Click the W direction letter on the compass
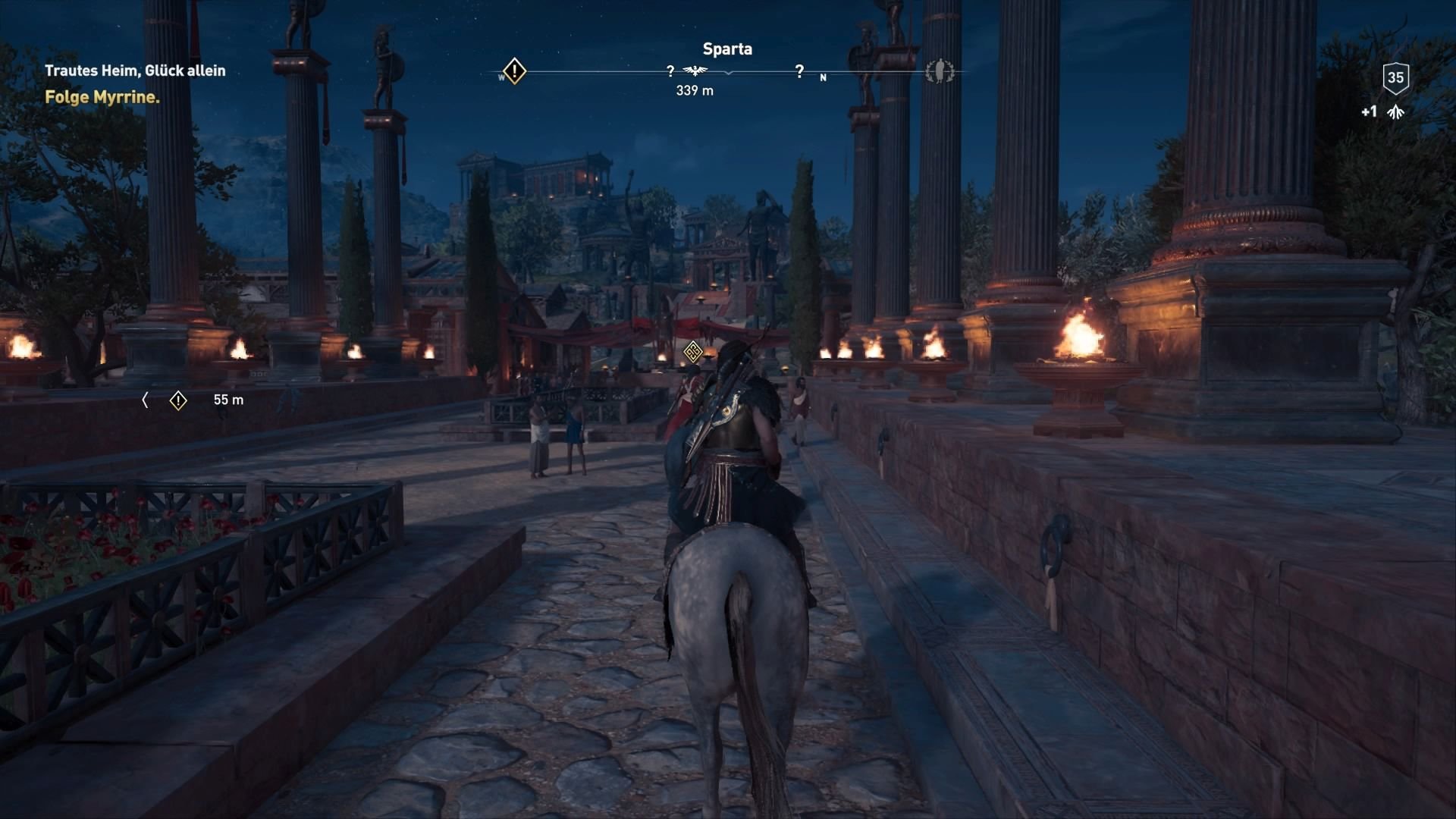 point(501,76)
